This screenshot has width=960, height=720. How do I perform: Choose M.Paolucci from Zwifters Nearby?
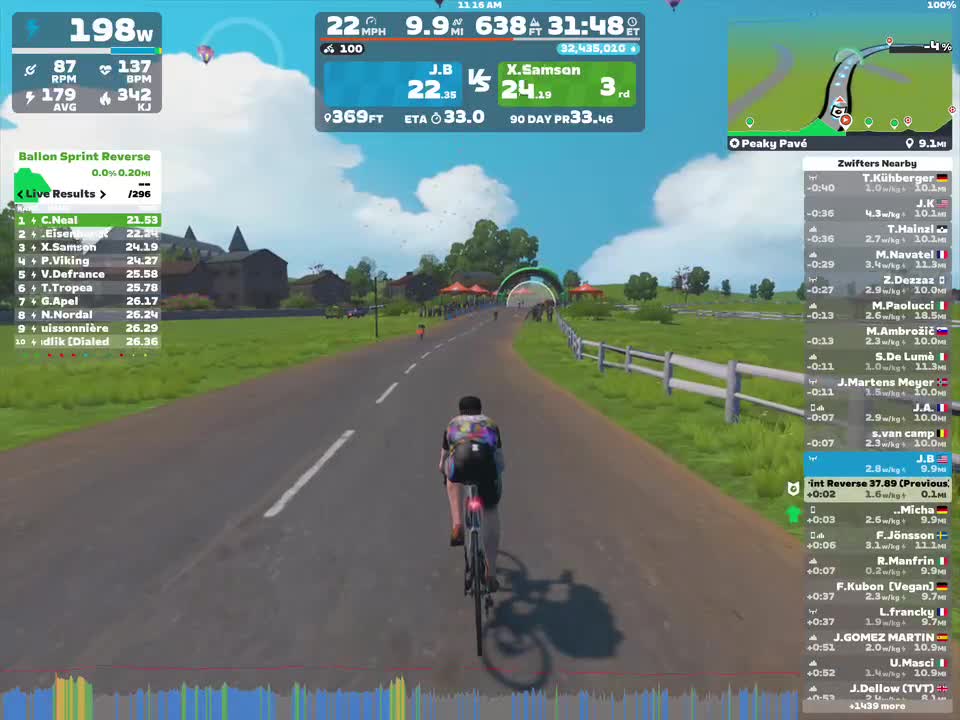click(877, 311)
